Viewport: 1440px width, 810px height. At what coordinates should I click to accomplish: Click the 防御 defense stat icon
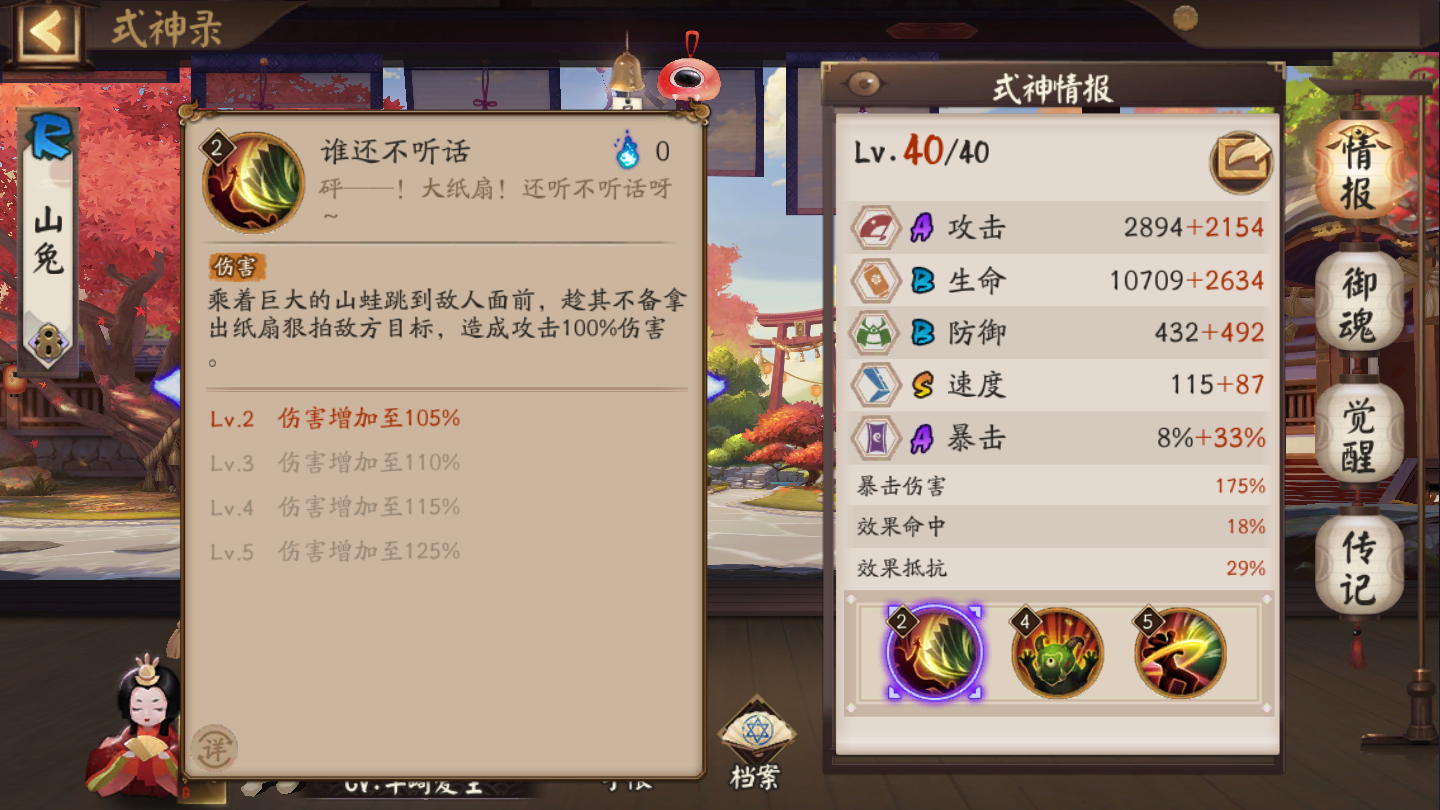[x=875, y=332]
